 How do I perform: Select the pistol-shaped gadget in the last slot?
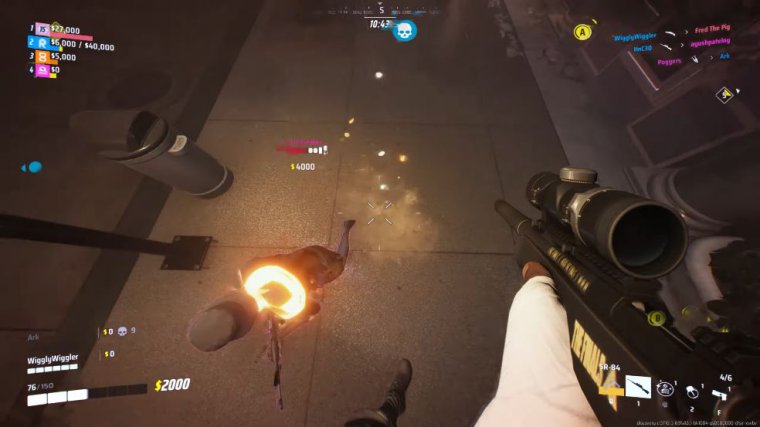click(x=723, y=395)
